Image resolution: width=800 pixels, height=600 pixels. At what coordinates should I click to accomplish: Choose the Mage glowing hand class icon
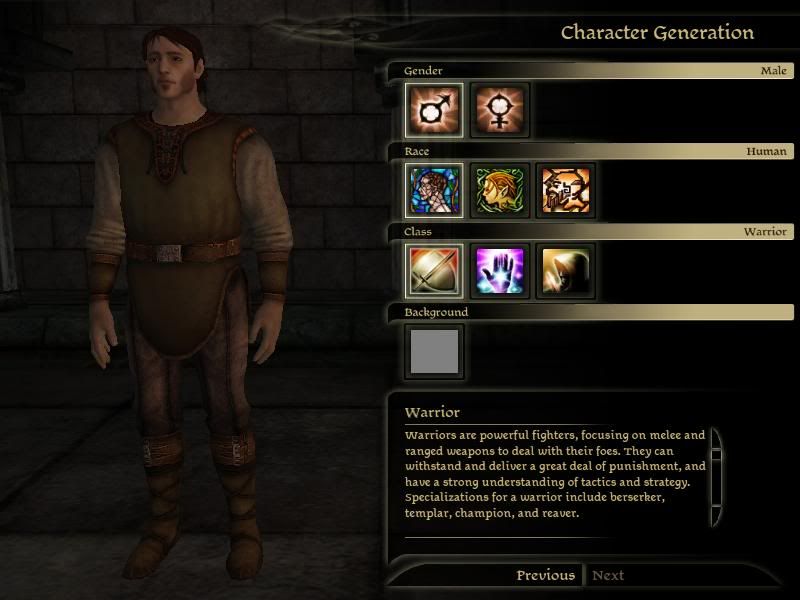pyautogui.click(x=500, y=271)
